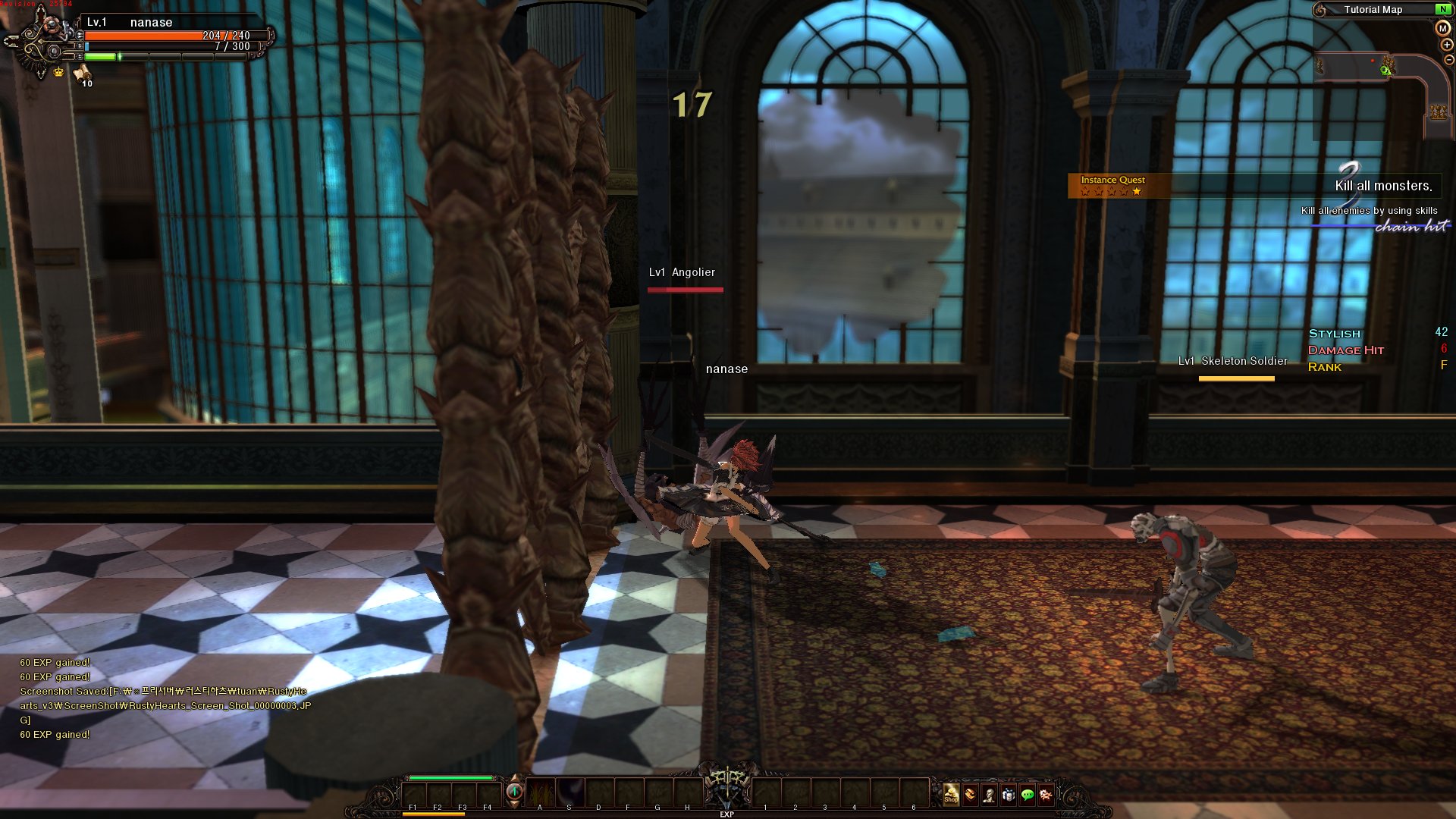The image size is (1456, 819).
Task: Toggle the Instance Quest star rating display
Action: point(1109,192)
